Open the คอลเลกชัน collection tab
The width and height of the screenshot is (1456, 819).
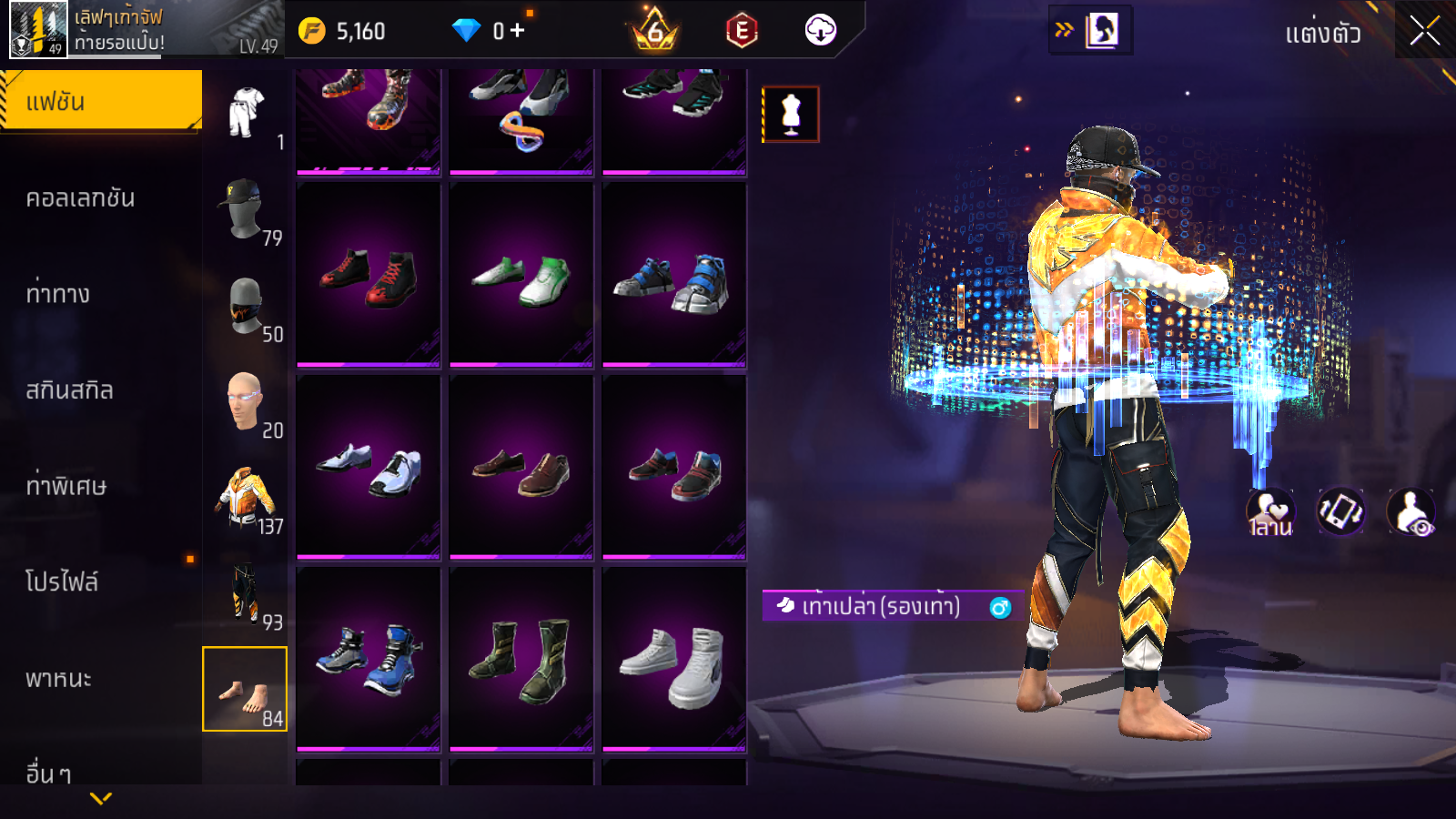pos(80,198)
